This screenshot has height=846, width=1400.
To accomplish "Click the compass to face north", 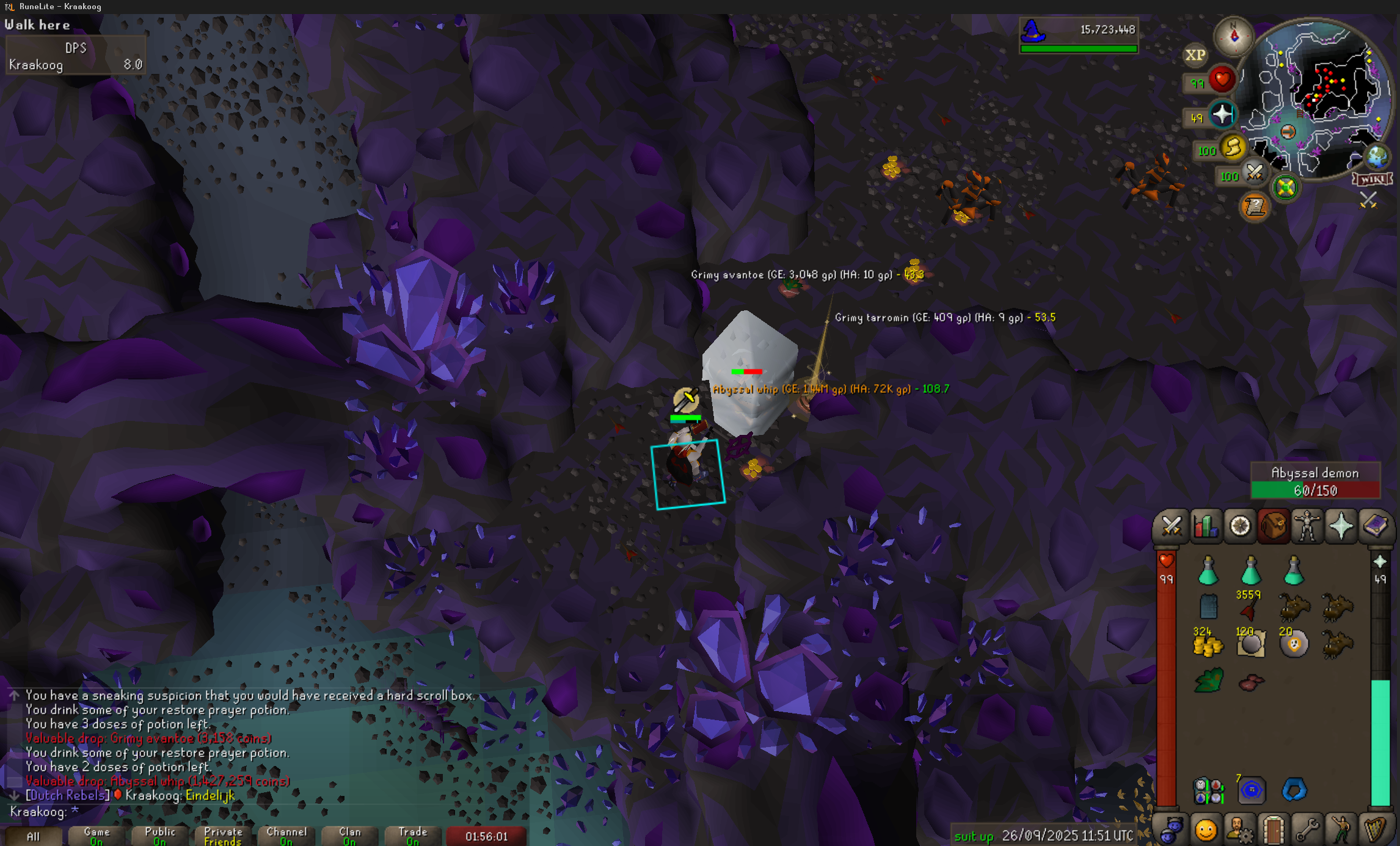I will point(1233,36).
